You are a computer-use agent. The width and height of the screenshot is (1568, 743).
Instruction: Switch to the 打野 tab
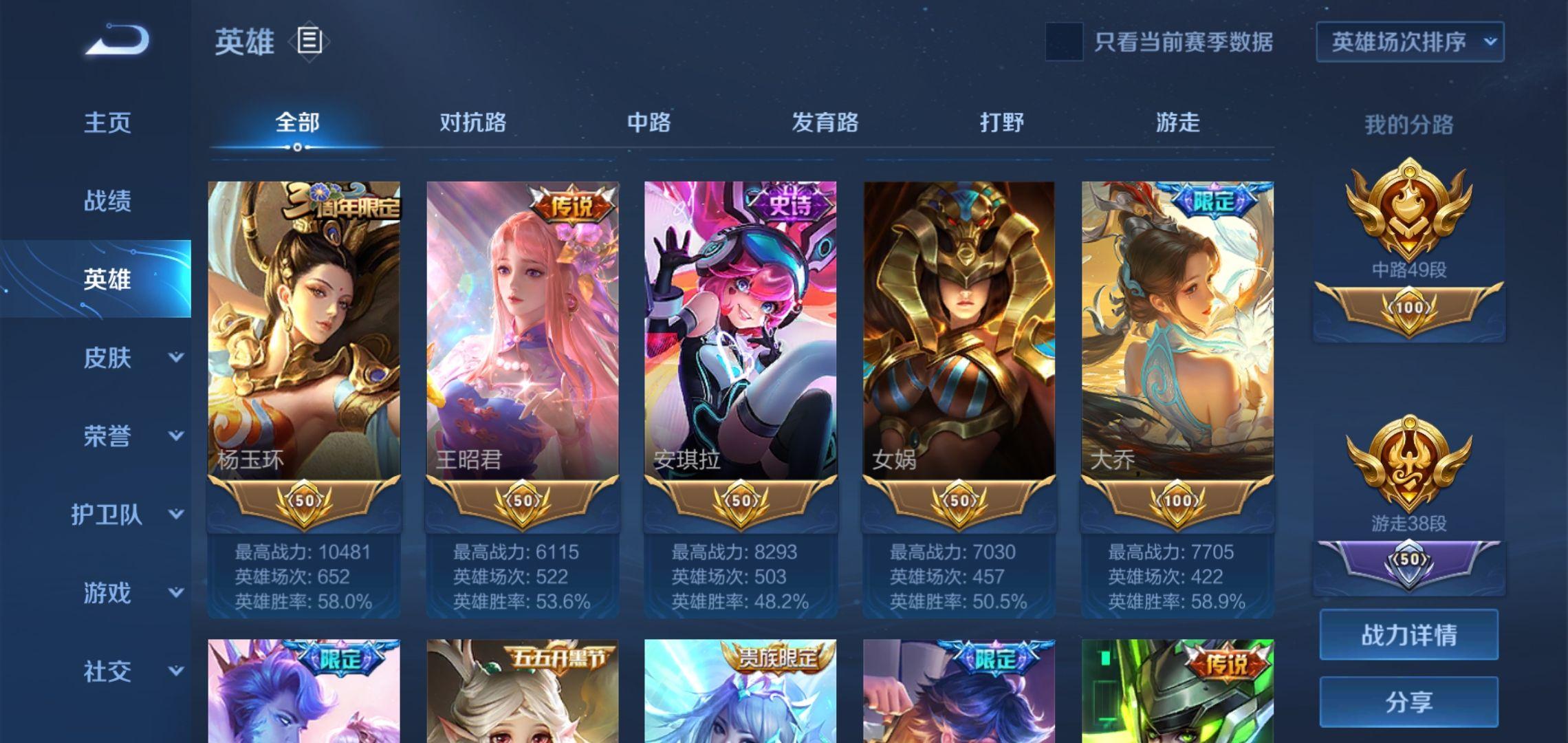pos(1003,124)
